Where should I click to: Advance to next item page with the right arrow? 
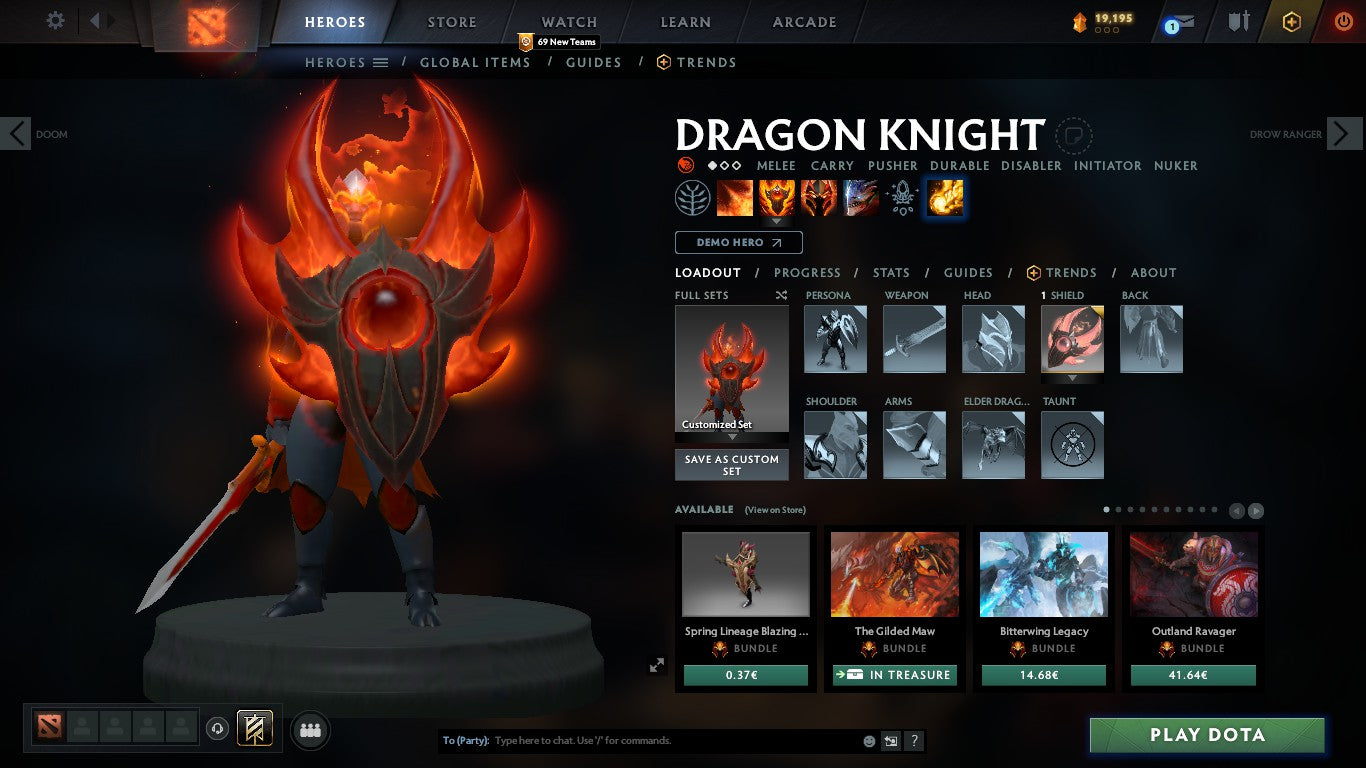coord(1256,510)
